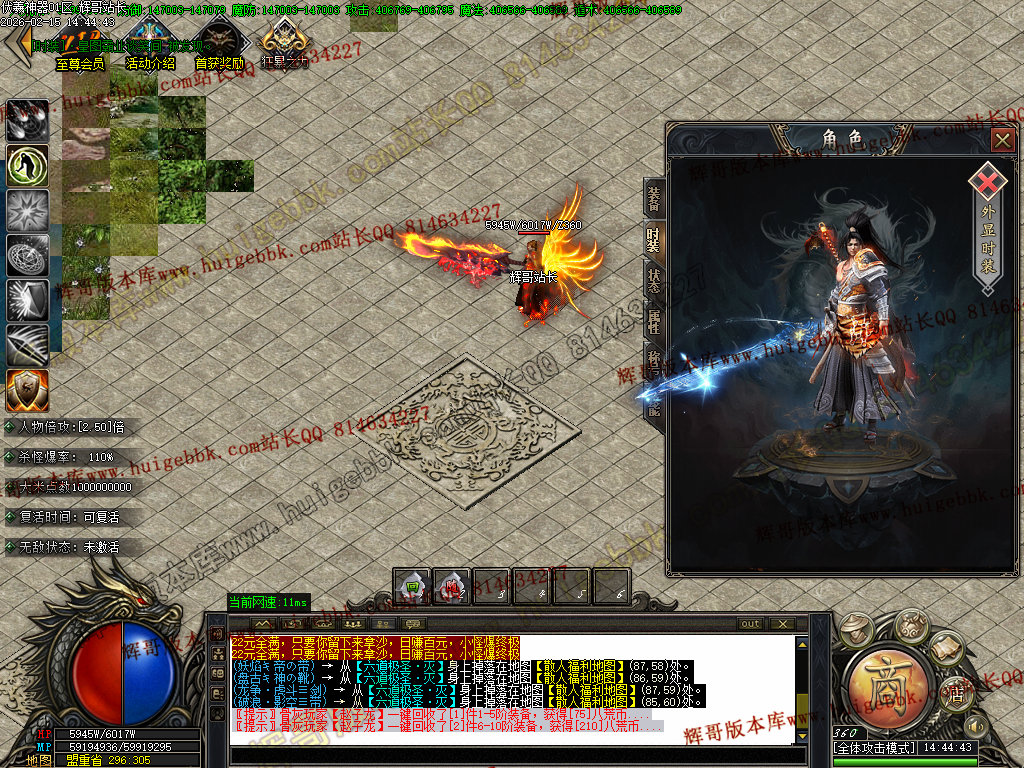Click the chat panel's out button
The image size is (1024, 768).
pos(750,623)
